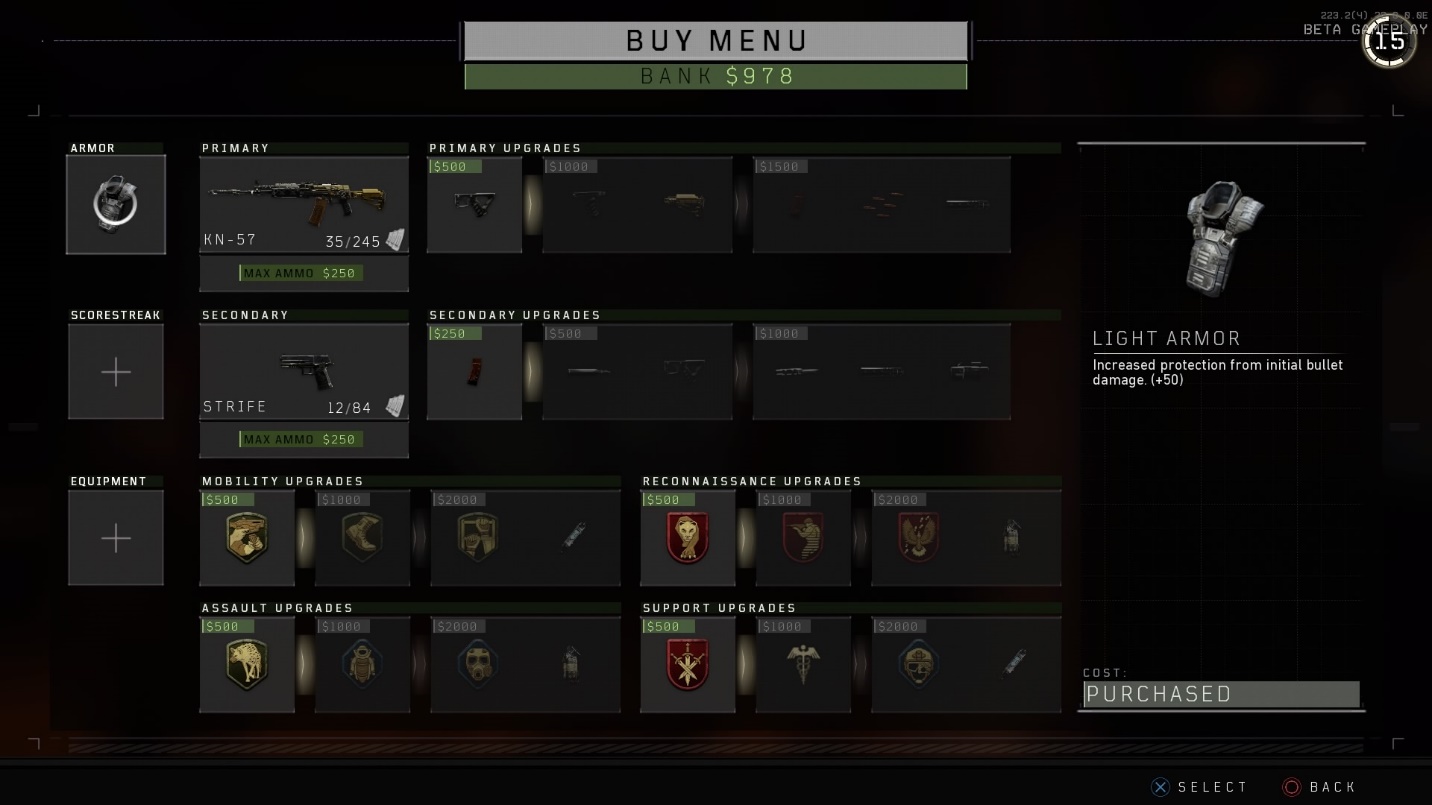Buy max ammo for the Strife
Image resolution: width=1432 pixels, height=805 pixels.
[304, 439]
